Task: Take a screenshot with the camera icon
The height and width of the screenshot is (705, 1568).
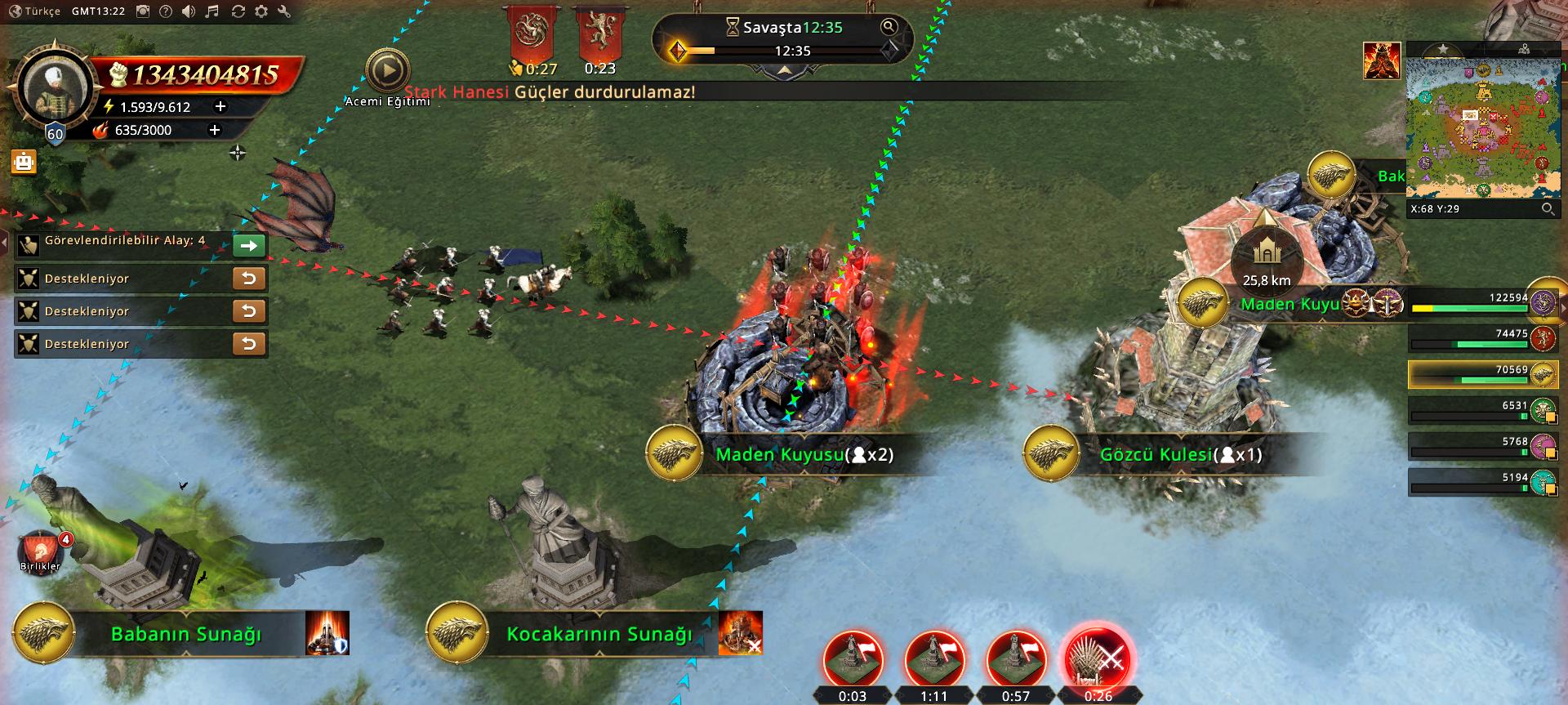Action: click(x=143, y=11)
